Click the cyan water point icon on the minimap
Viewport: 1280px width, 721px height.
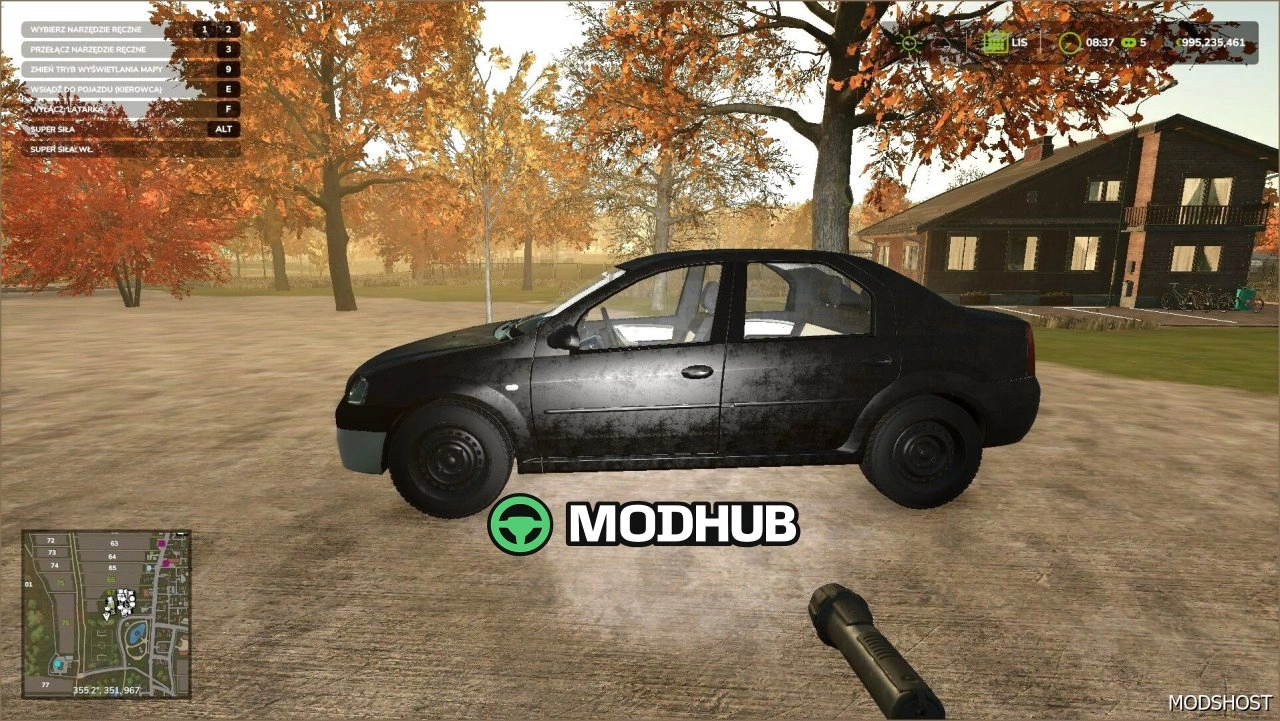tap(58, 664)
